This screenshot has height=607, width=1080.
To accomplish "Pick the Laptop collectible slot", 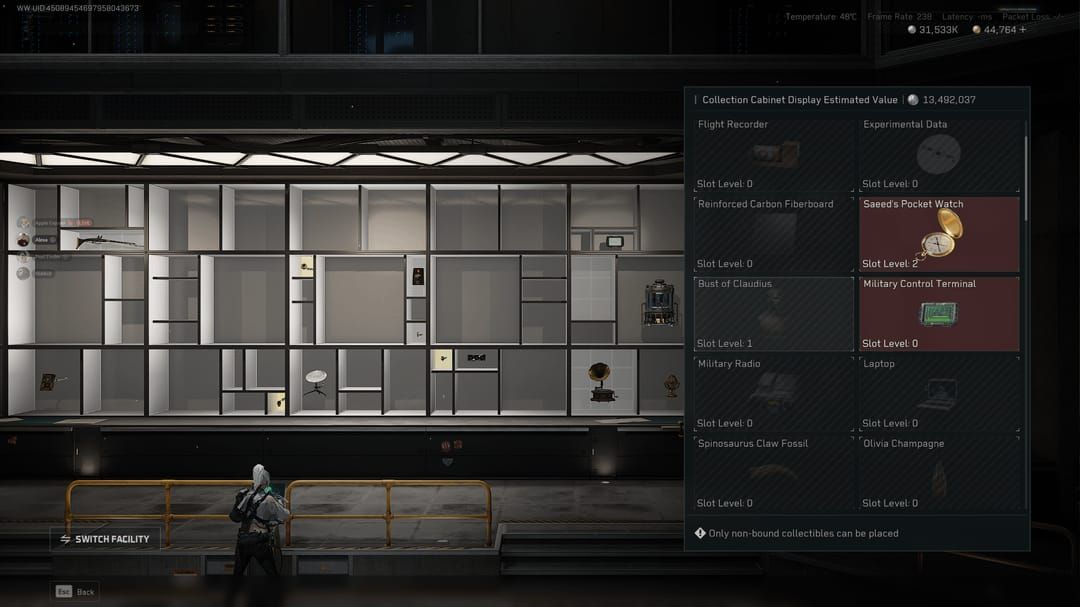I will (938, 394).
